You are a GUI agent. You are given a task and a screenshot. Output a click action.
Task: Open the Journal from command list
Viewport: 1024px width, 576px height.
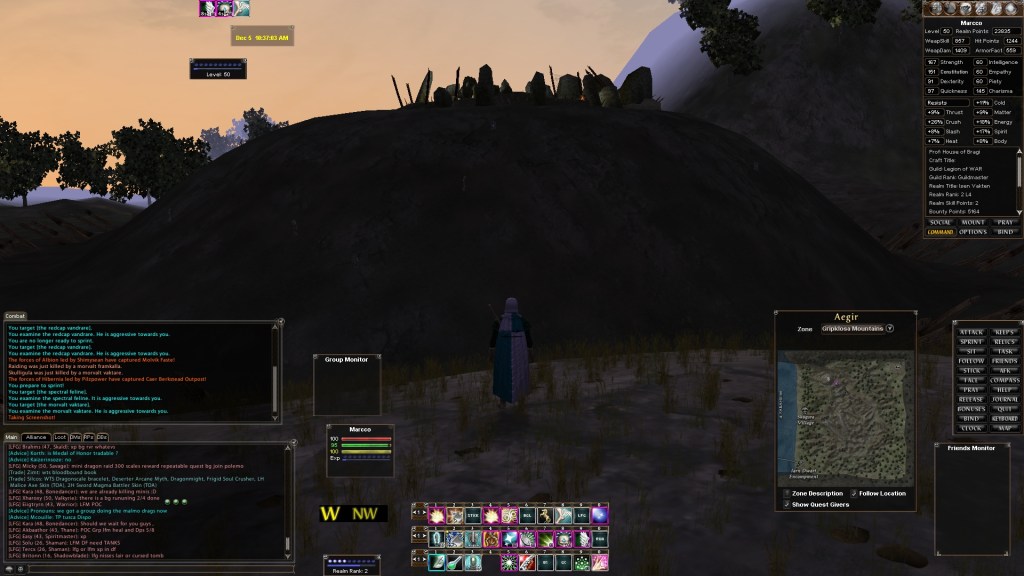pyautogui.click(x=1006, y=399)
